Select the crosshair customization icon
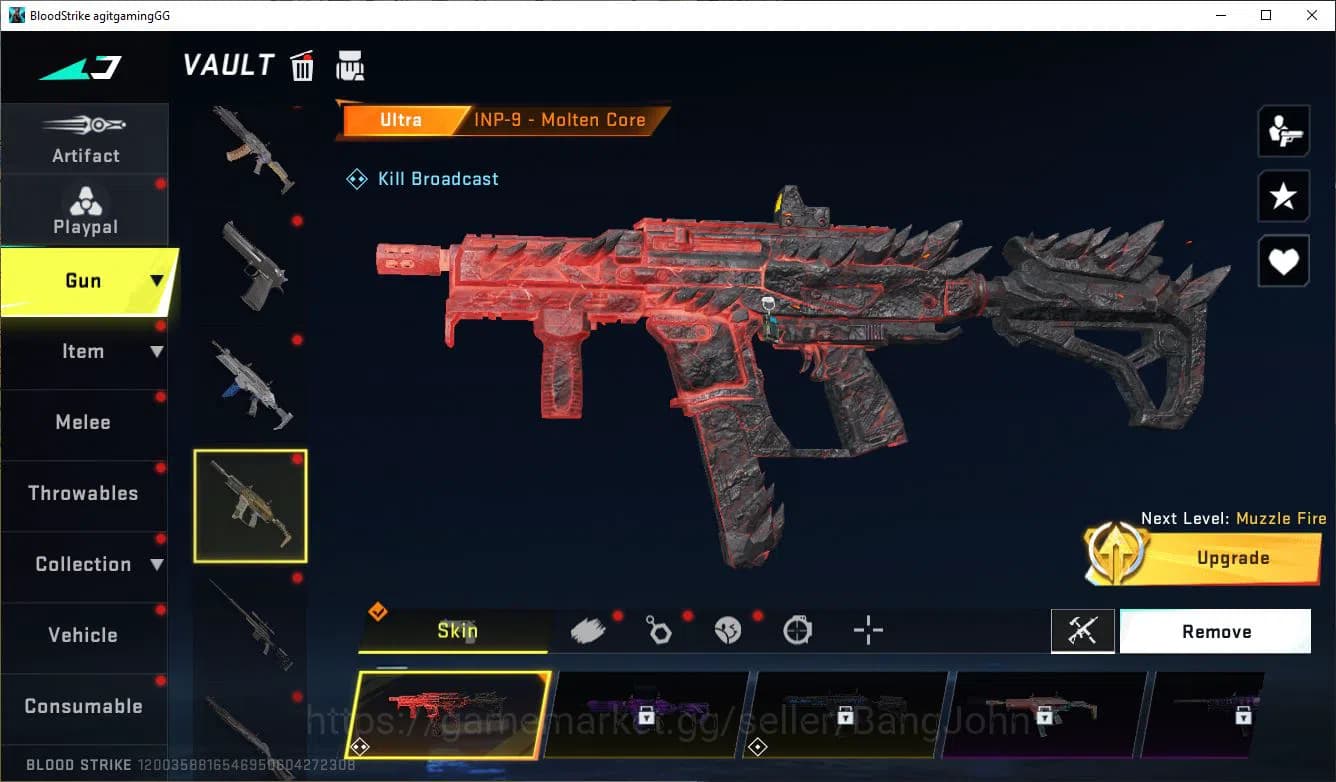 (x=867, y=630)
